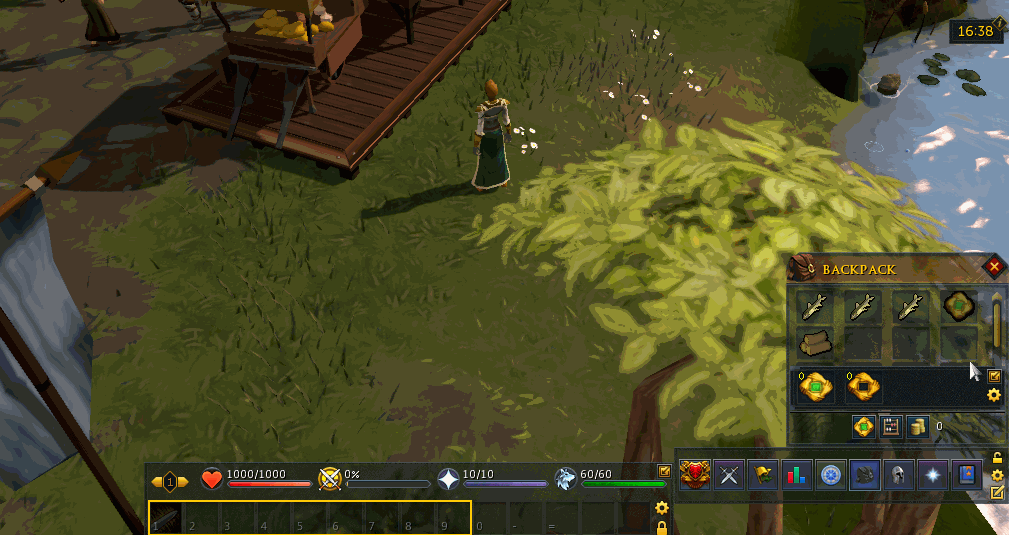Toggle the ribbon bar's unlocked padlock

(x=997, y=458)
